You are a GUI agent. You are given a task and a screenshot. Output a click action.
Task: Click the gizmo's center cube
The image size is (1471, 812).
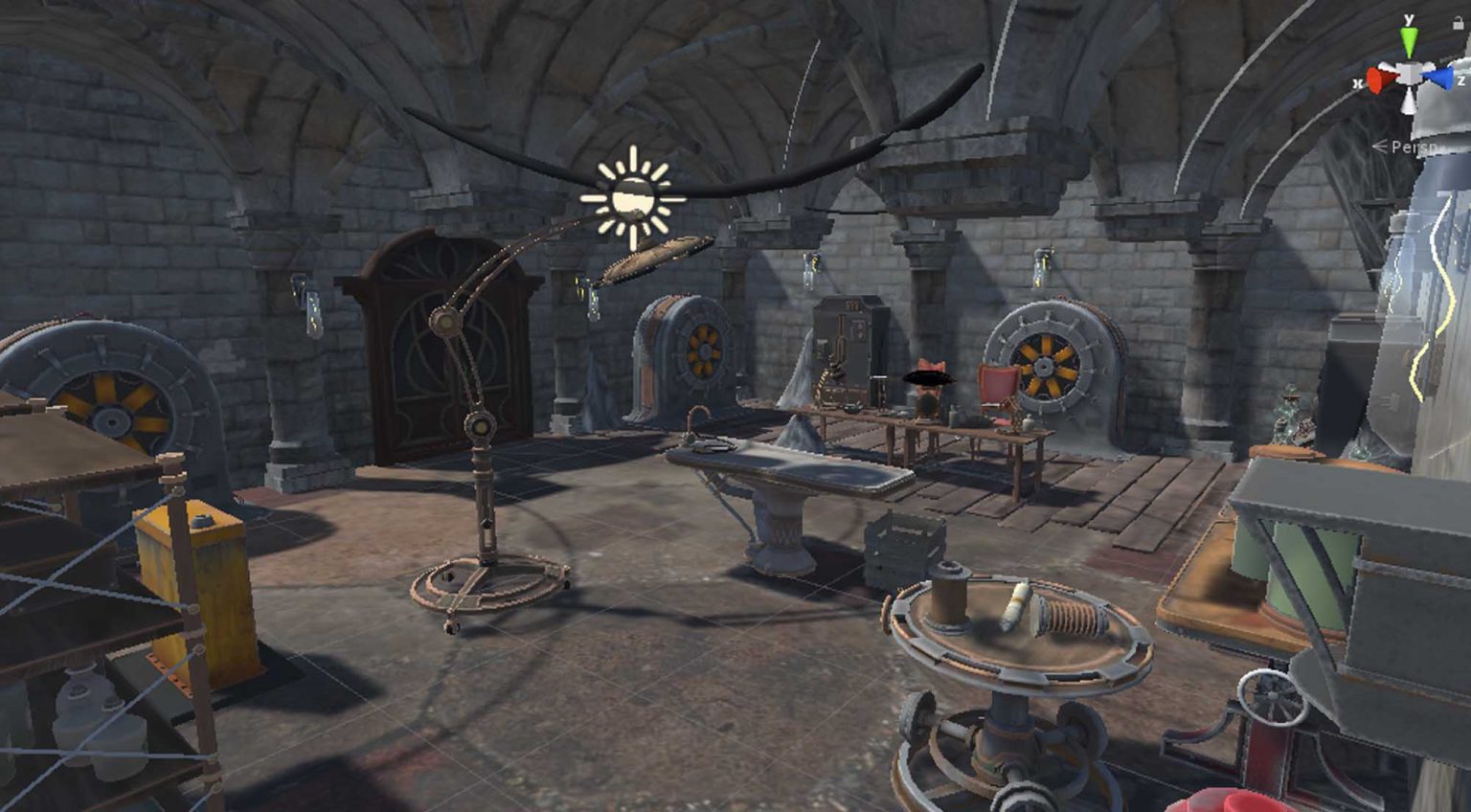[x=1409, y=76]
